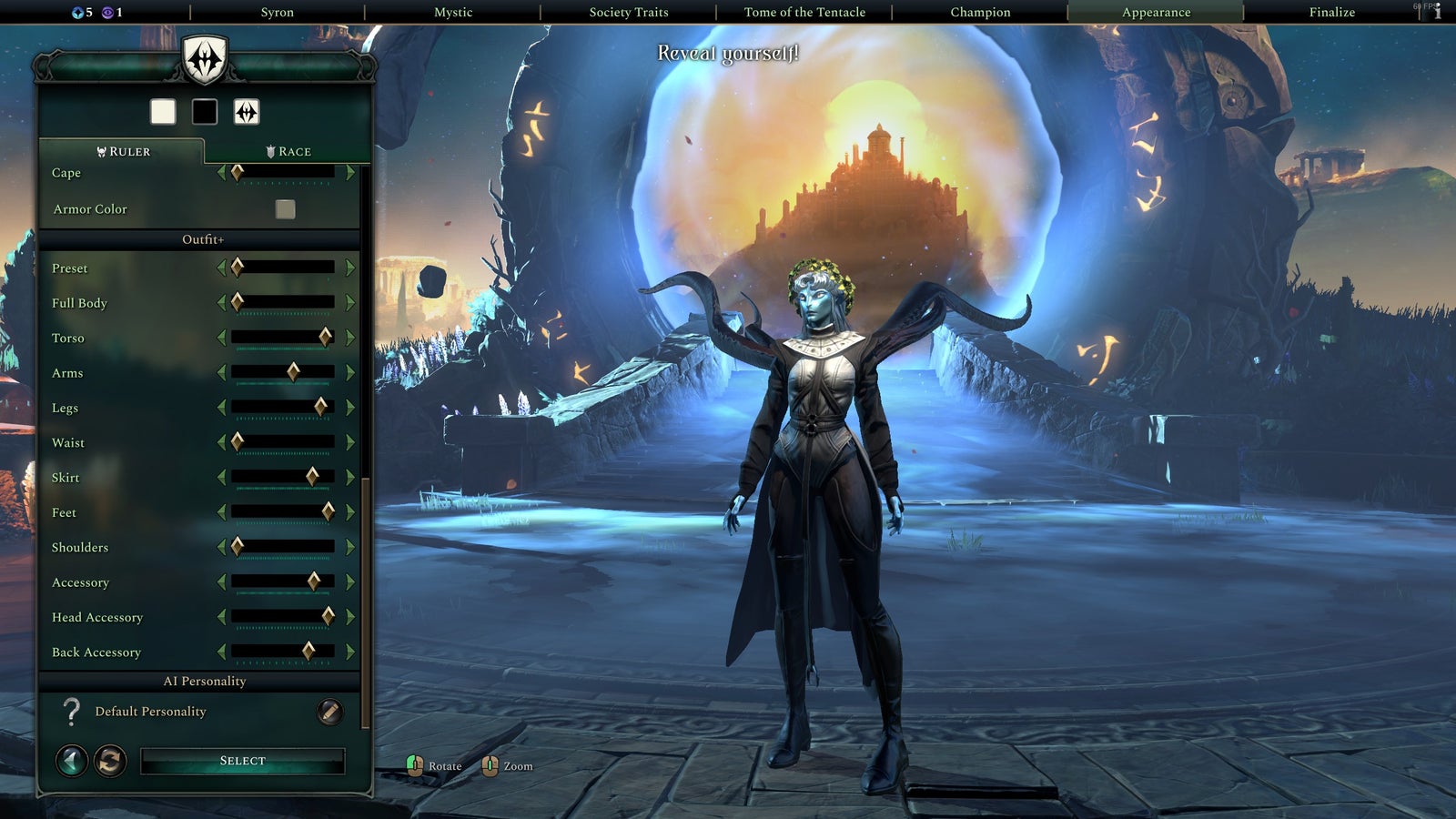Open the Finalize tab
Screen dimensions: 1456x819
coord(1331,12)
